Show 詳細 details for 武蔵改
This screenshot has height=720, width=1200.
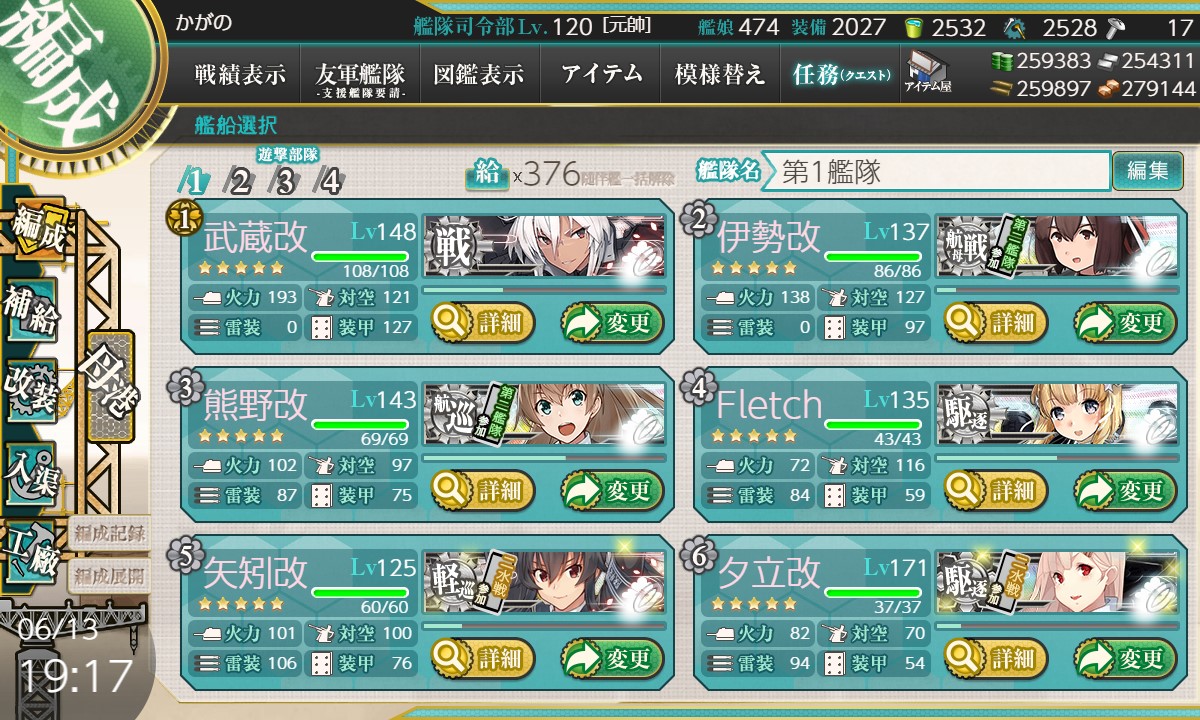tap(484, 323)
